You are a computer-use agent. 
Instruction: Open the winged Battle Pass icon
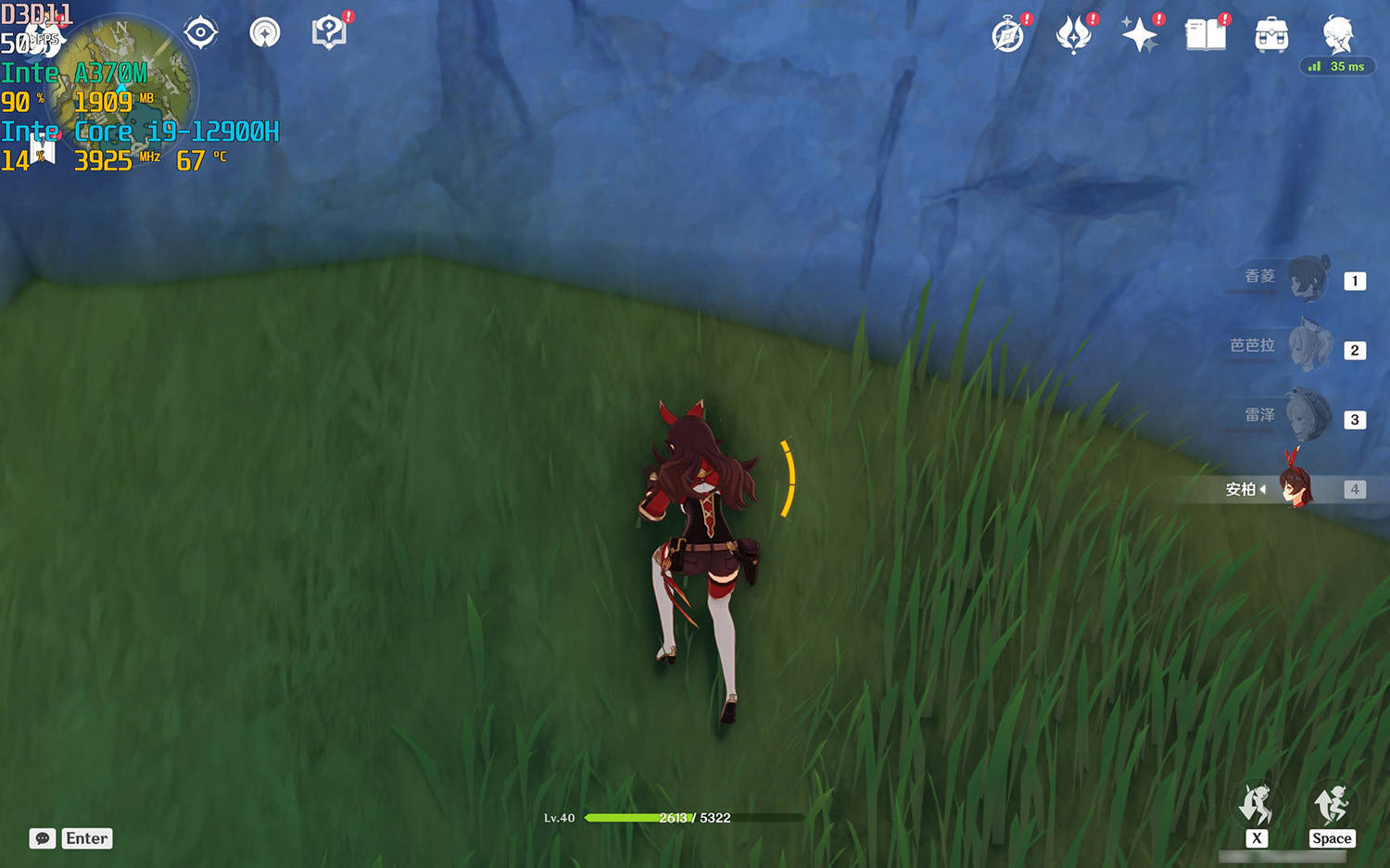tap(1074, 36)
